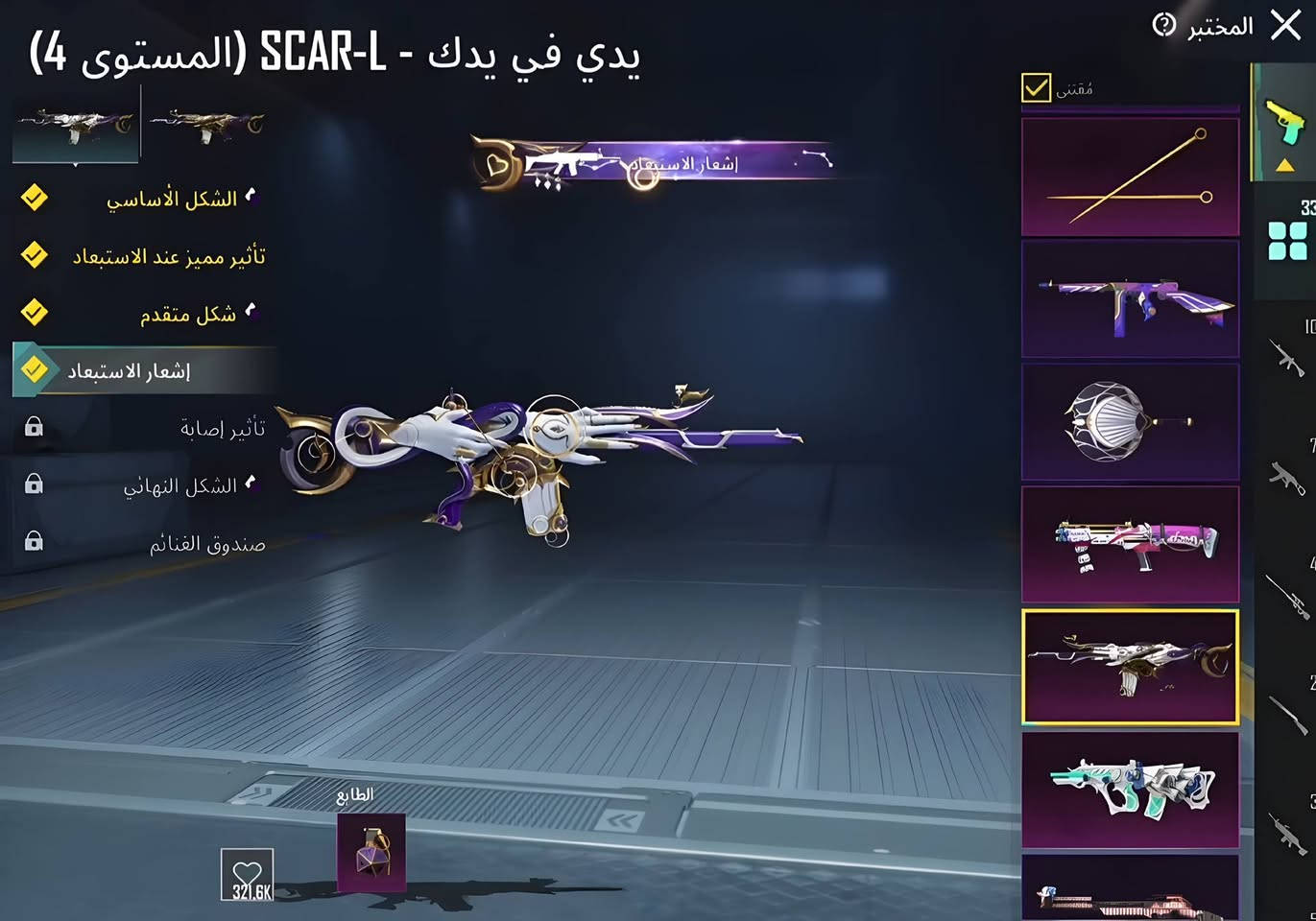Select the SMG weapon category icon
Image resolution: width=1316 pixels, height=921 pixels.
click(x=1286, y=480)
